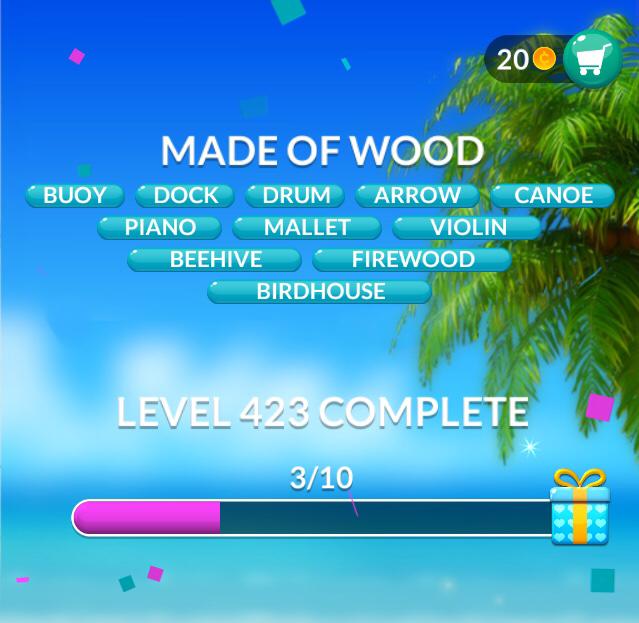Choose the BIRDHOUSE word pill
639x623 pixels.
[x=320, y=291]
